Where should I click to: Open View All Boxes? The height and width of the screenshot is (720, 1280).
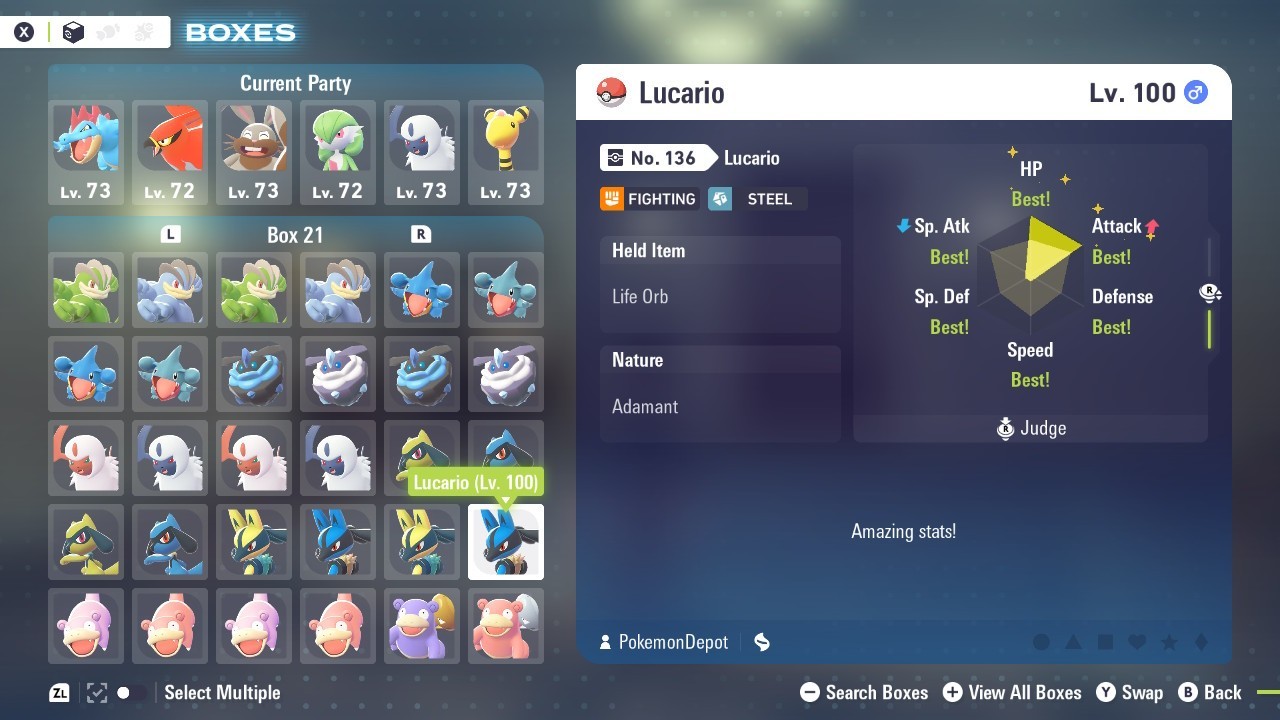tap(1012, 692)
